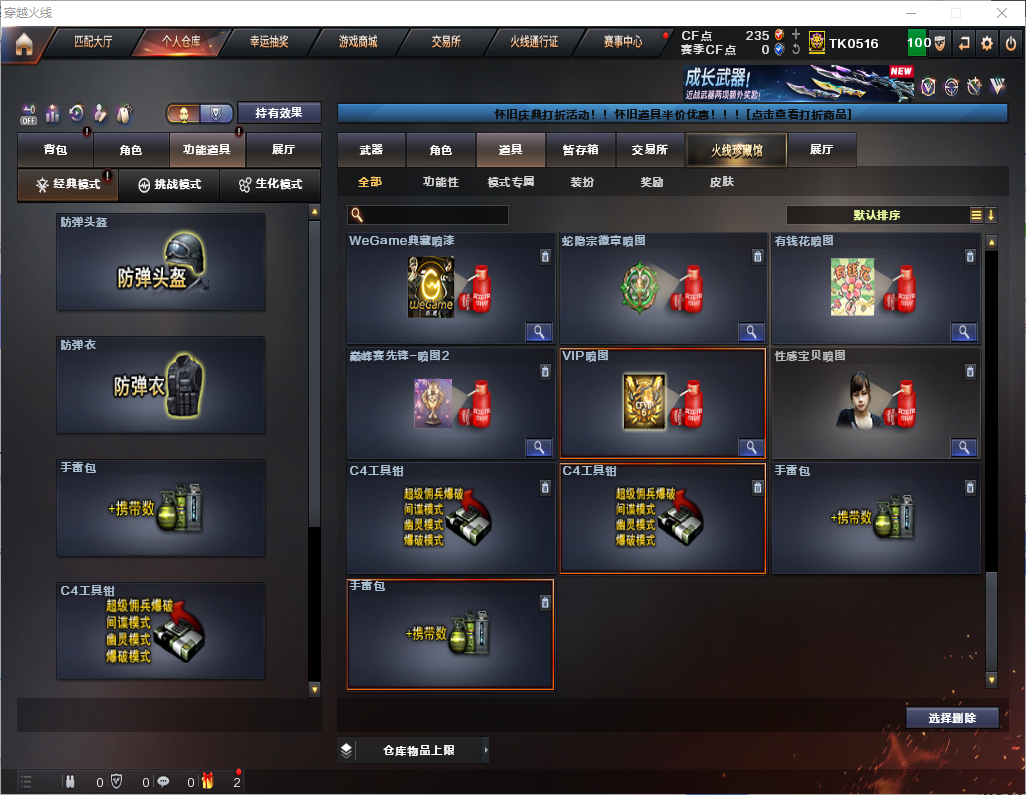The height and width of the screenshot is (795, 1026).
Task: Switch to the 武器 weapons tab
Action: tap(371, 150)
